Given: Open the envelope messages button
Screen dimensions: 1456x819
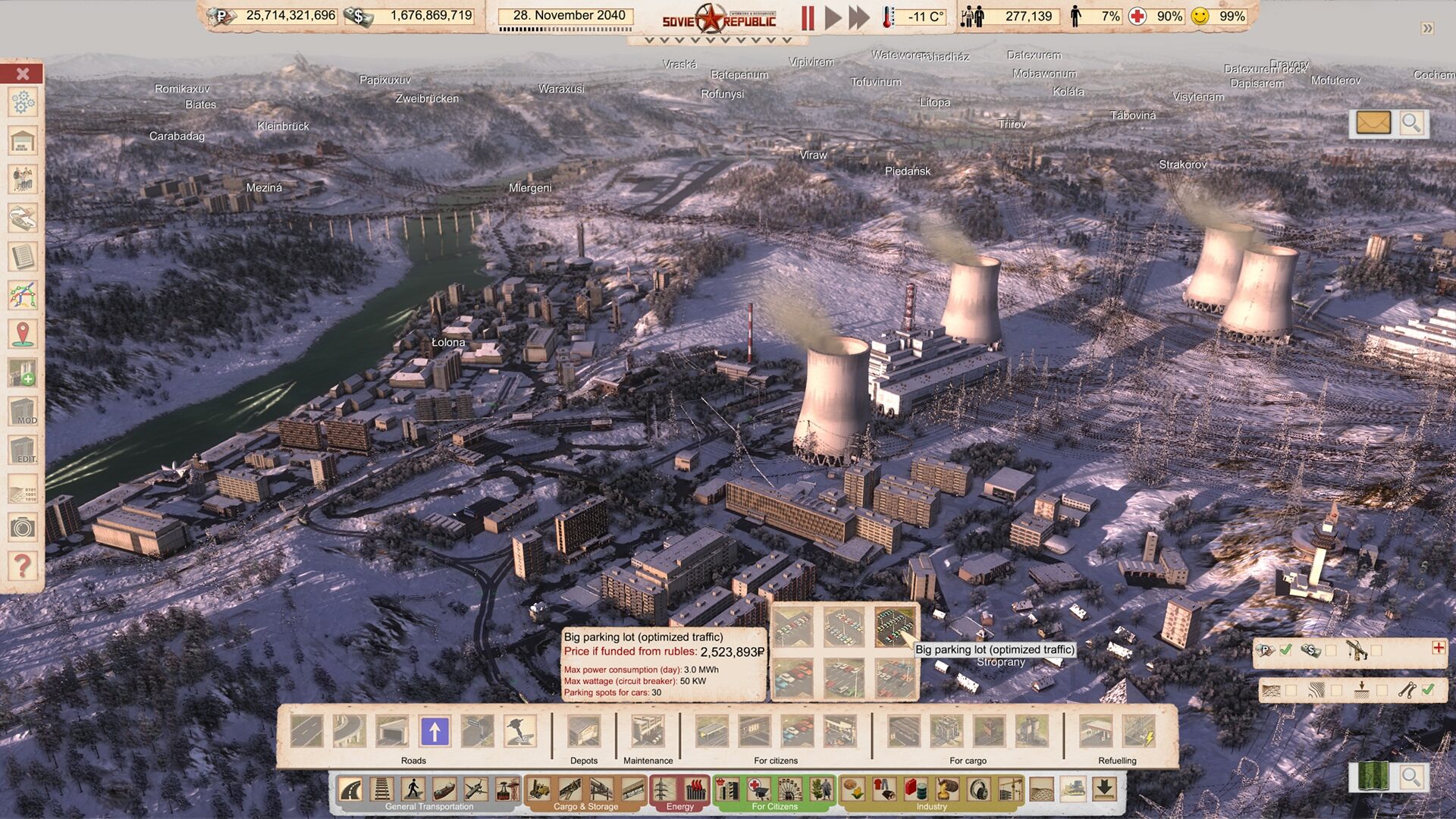Looking at the screenshot, I should (1373, 123).
